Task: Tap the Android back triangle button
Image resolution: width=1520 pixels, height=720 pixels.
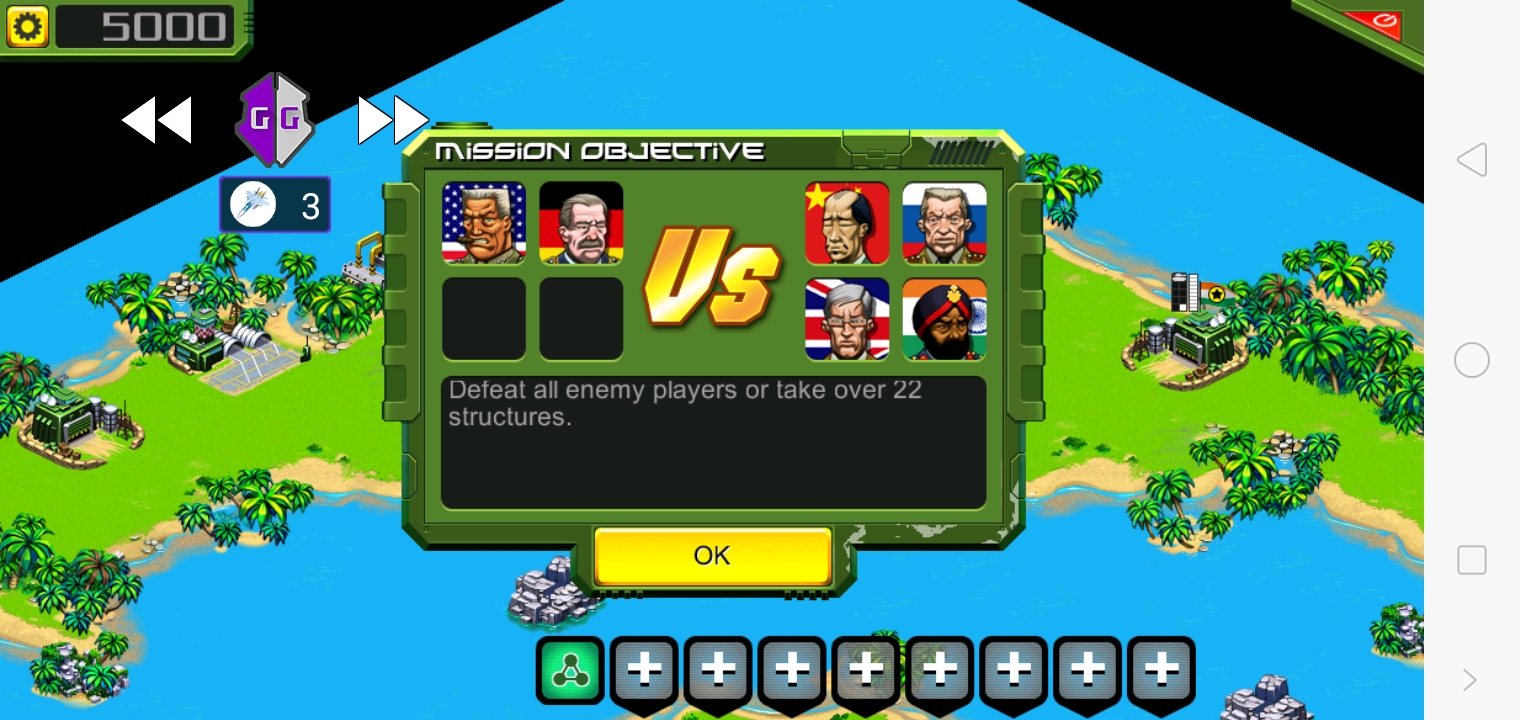Action: click(x=1471, y=160)
